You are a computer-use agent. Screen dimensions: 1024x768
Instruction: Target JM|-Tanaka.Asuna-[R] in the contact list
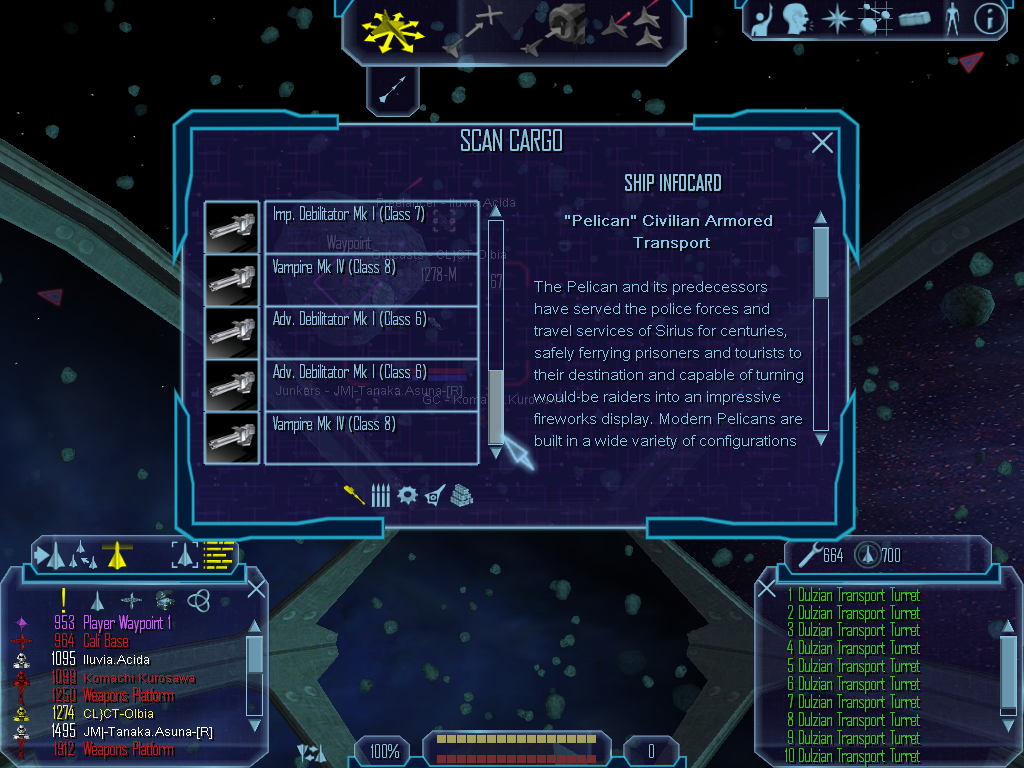(x=146, y=732)
